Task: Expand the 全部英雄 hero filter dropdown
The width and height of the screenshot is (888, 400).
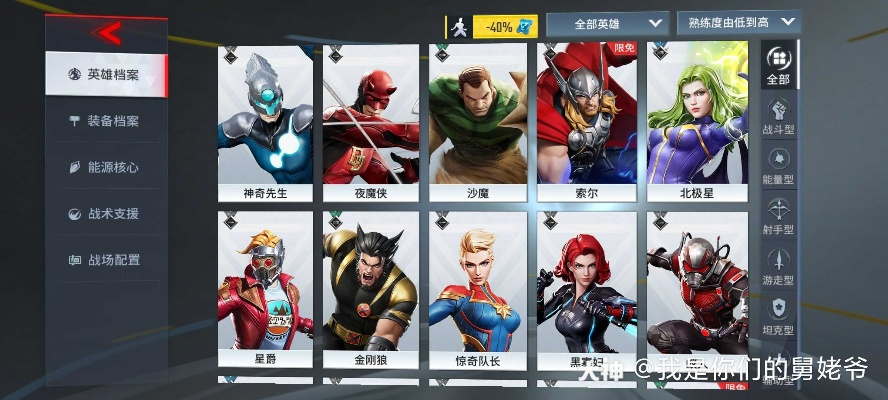Action: (607, 23)
